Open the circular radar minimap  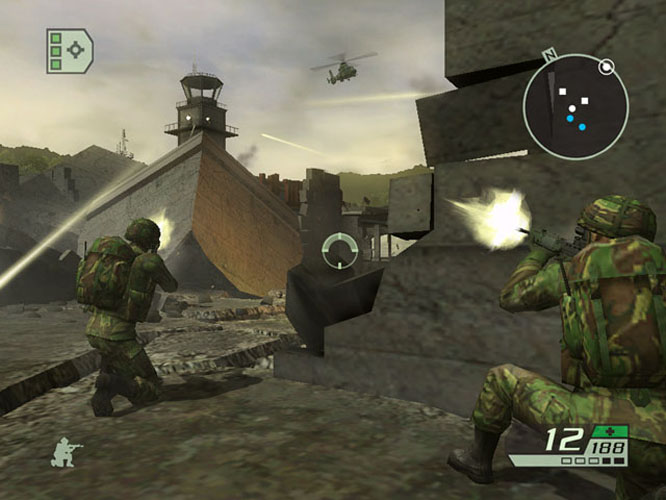pos(575,106)
